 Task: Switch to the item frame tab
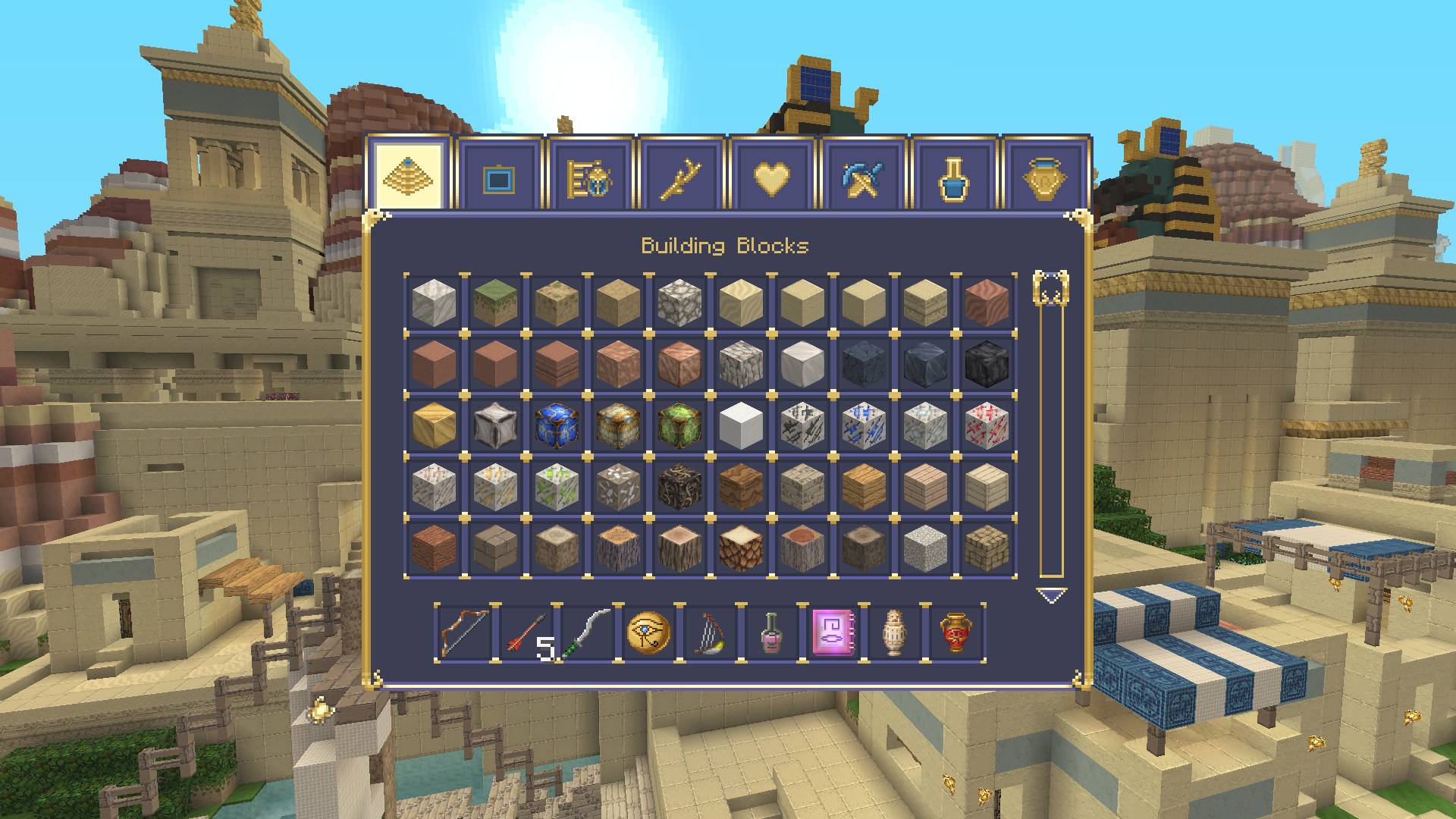click(498, 174)
